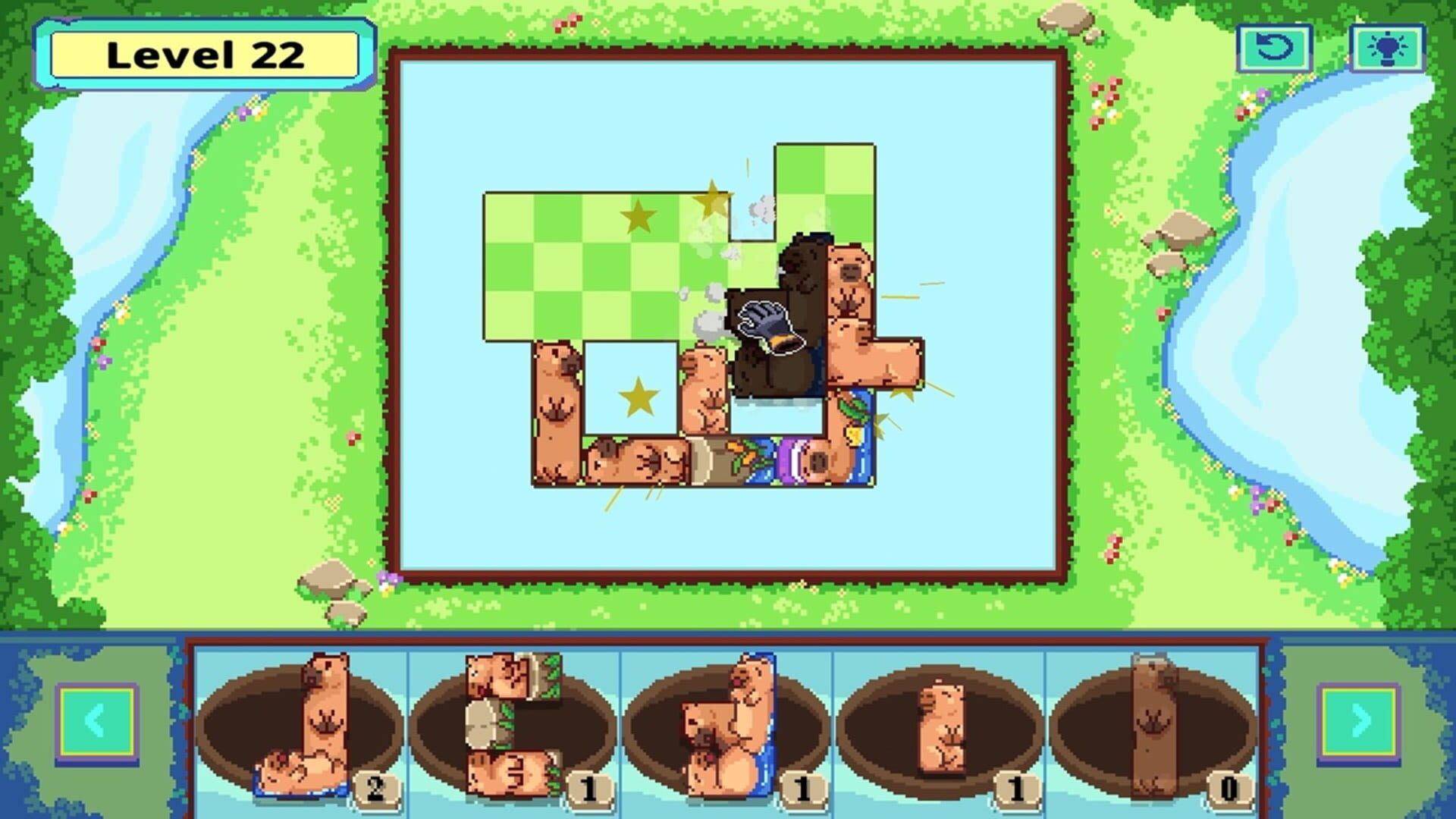1456x819 pixels.
Task: Enable the restart confirmation via undo button
Action: 1273,48
